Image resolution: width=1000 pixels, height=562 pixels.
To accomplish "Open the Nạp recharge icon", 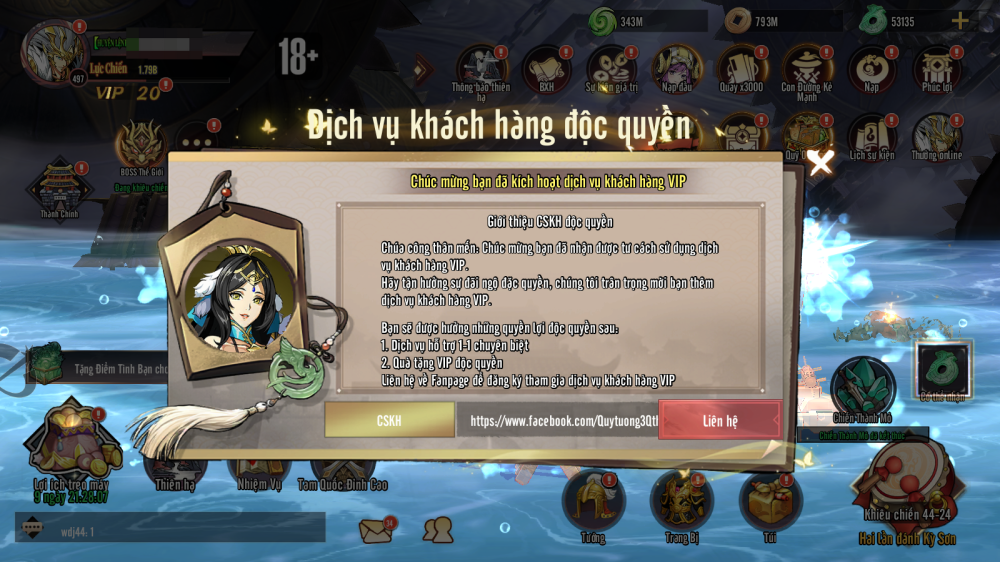I will click(872, 68).
